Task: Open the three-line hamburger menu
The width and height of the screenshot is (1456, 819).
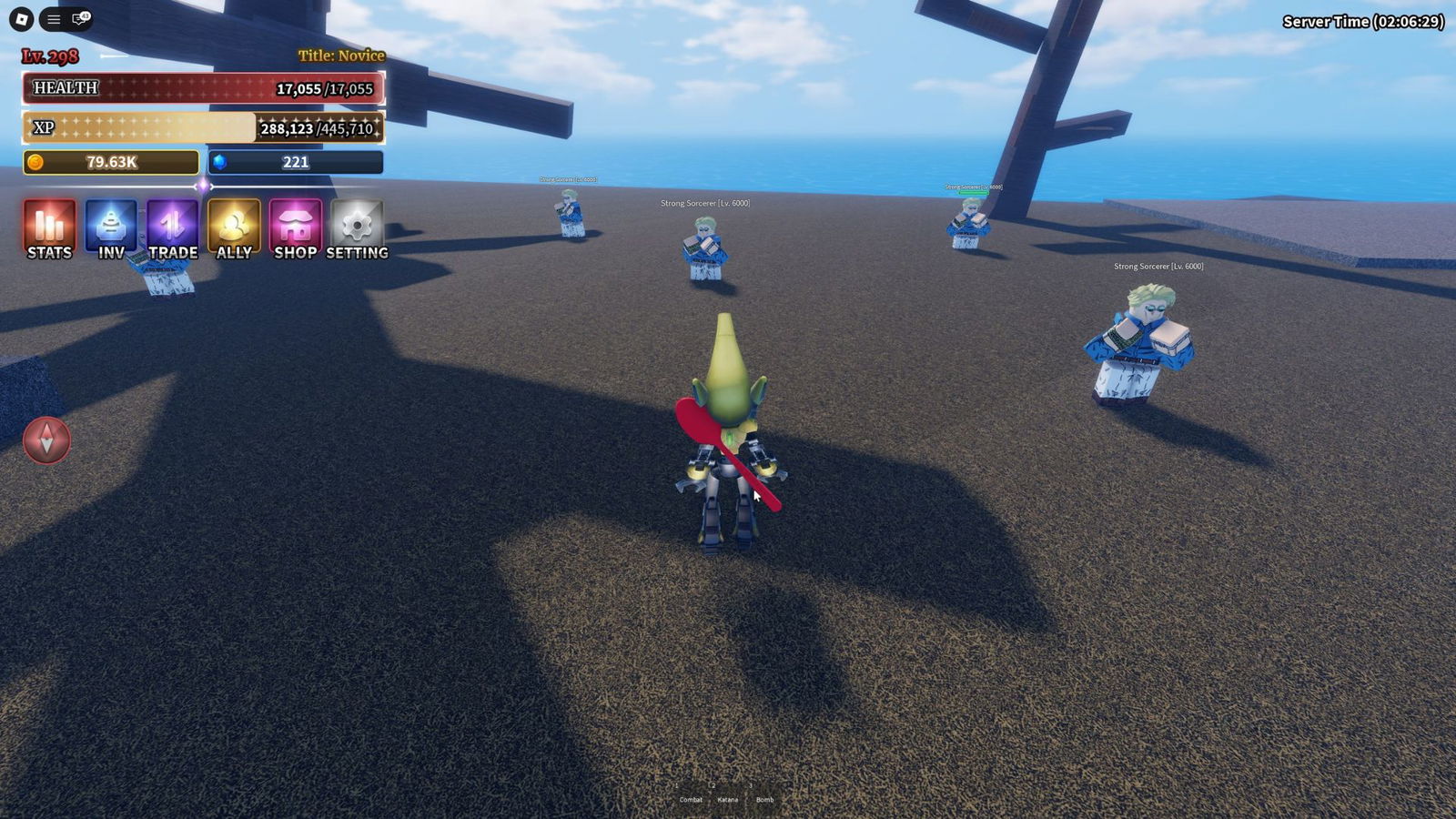Action: click(x=54, y=19)
